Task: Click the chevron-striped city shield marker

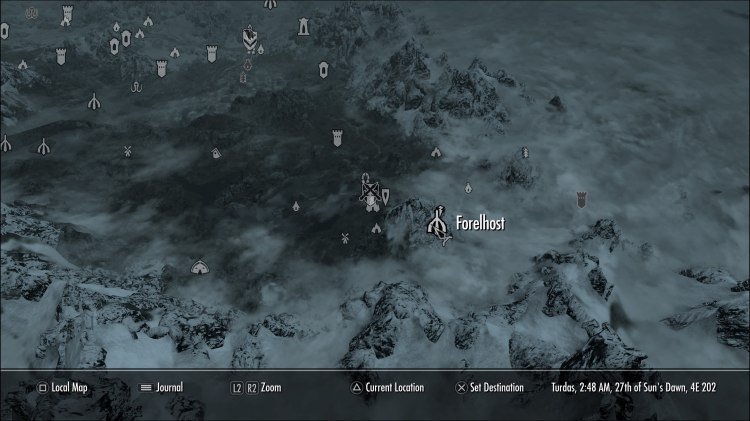Action: click(x=248, y=39)
